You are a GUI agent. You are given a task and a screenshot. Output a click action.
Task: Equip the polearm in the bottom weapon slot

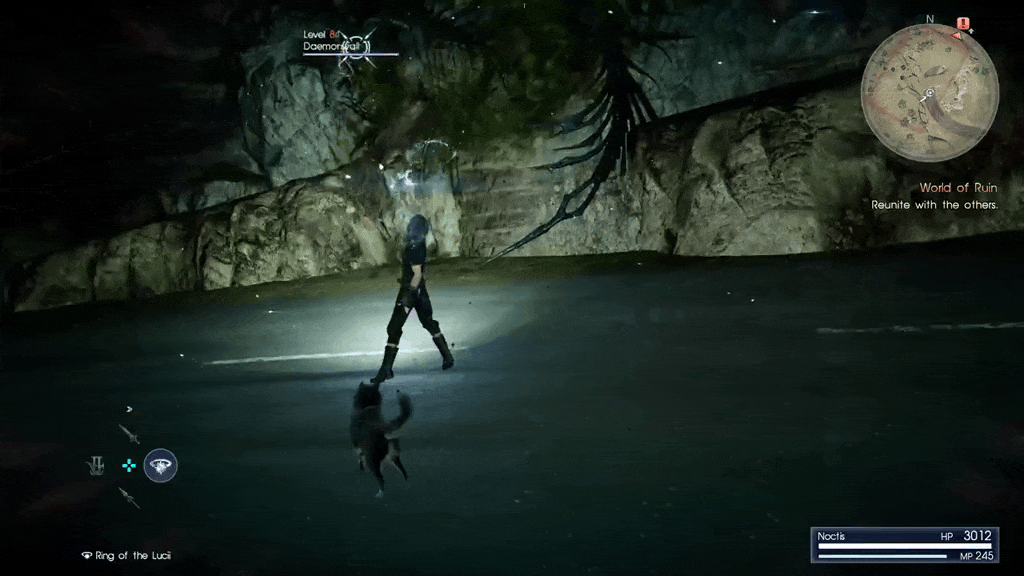coord(129,497)
